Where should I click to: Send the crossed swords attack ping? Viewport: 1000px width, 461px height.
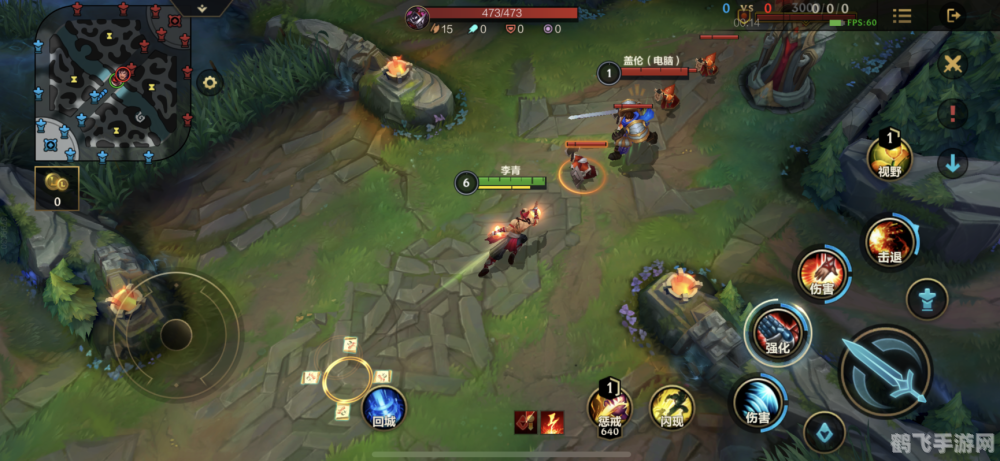953,64
